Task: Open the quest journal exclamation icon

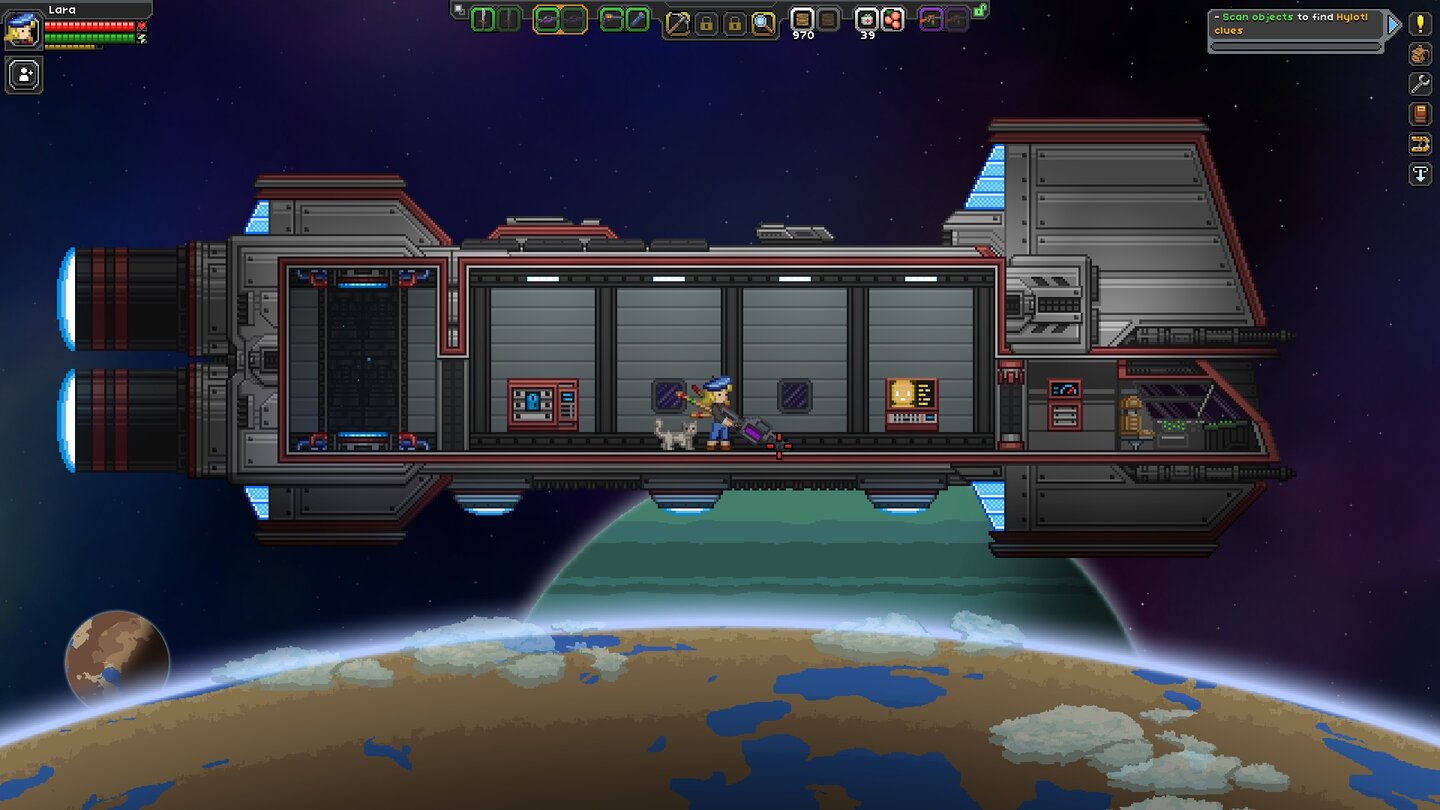Action: [x=1418, y=24]
